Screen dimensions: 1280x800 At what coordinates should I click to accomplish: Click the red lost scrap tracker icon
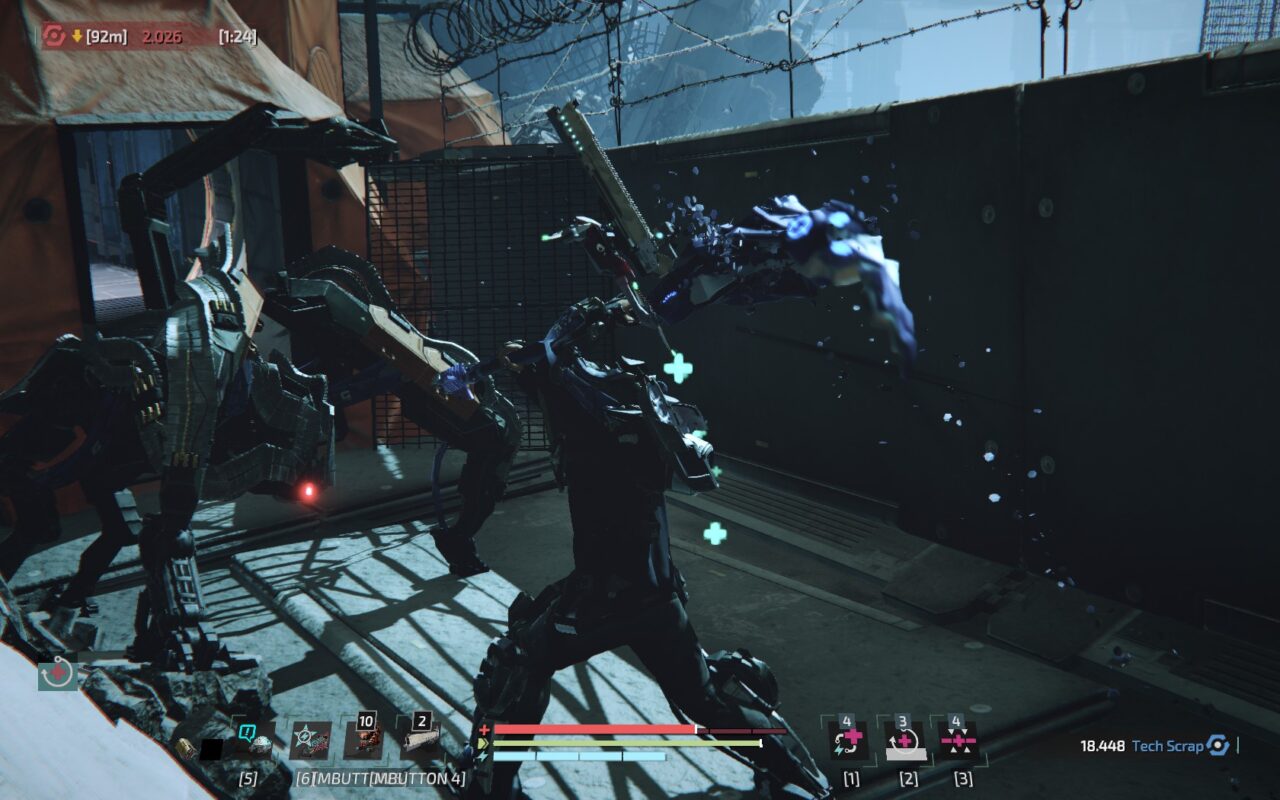pyautogui.click(x=55, y=37)
